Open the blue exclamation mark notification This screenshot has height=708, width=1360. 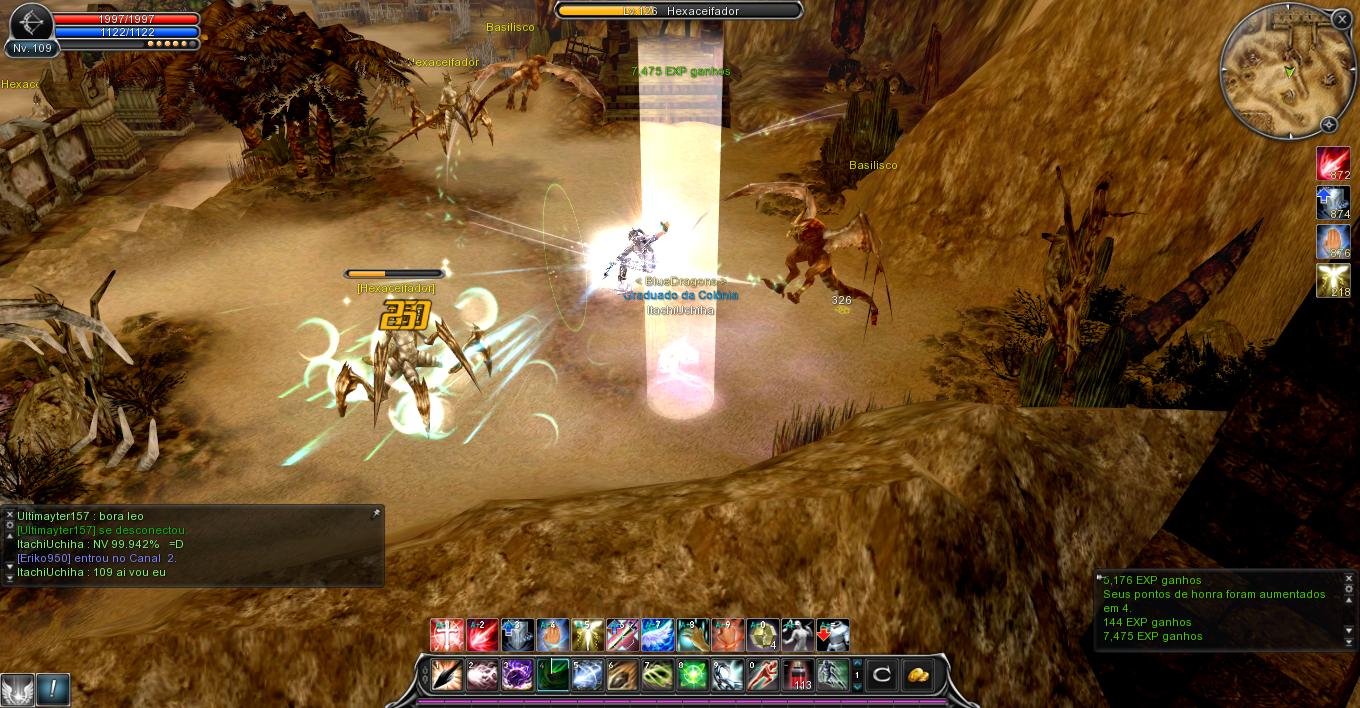[53, 689]
